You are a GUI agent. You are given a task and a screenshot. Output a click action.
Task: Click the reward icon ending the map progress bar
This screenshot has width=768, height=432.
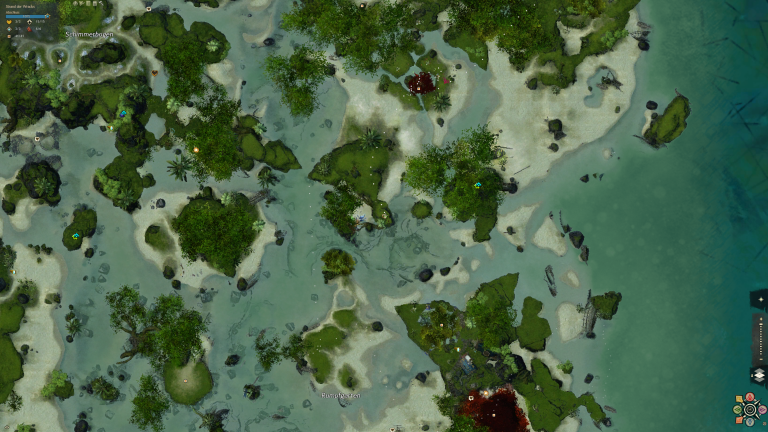pyautogui.click(x=47, y=16)
